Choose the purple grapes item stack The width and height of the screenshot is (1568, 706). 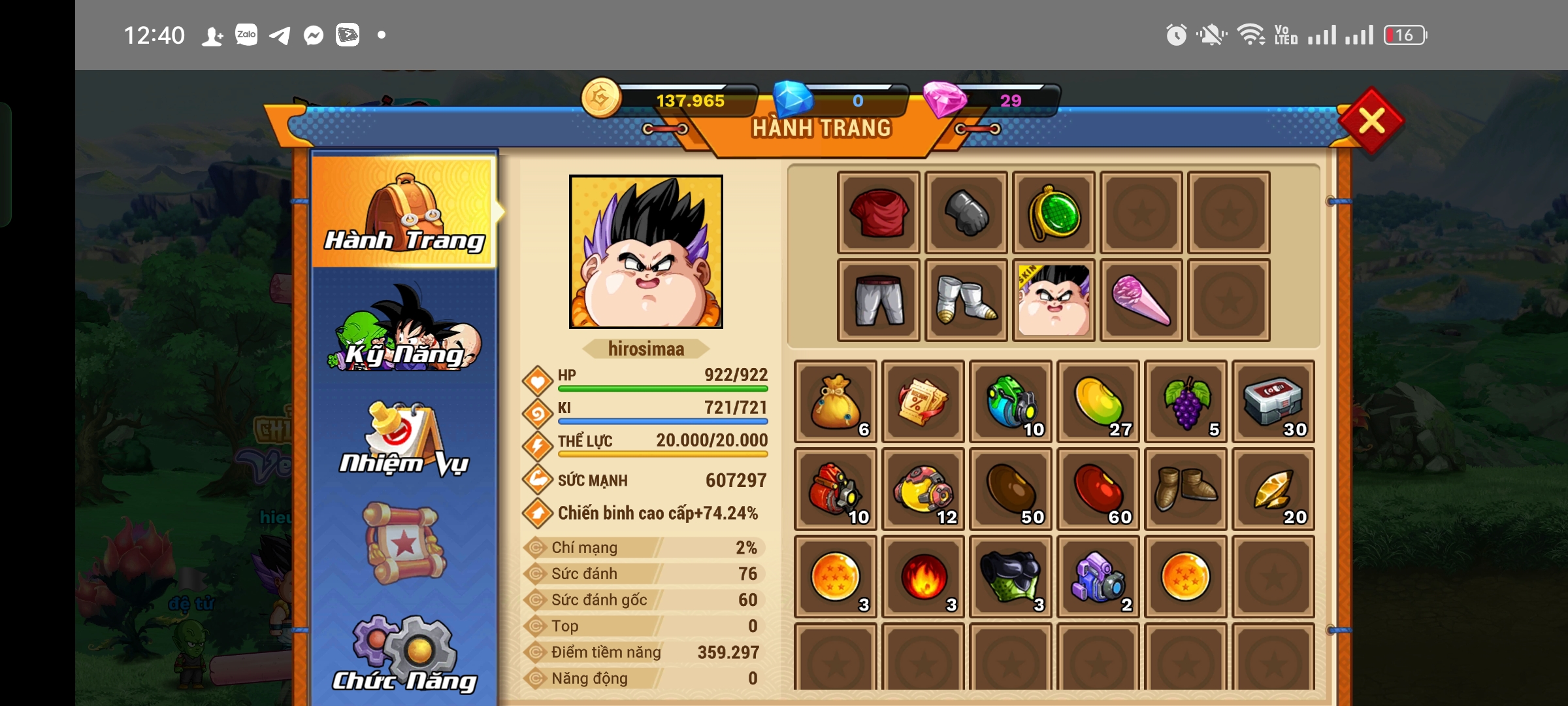point(1186,401)
